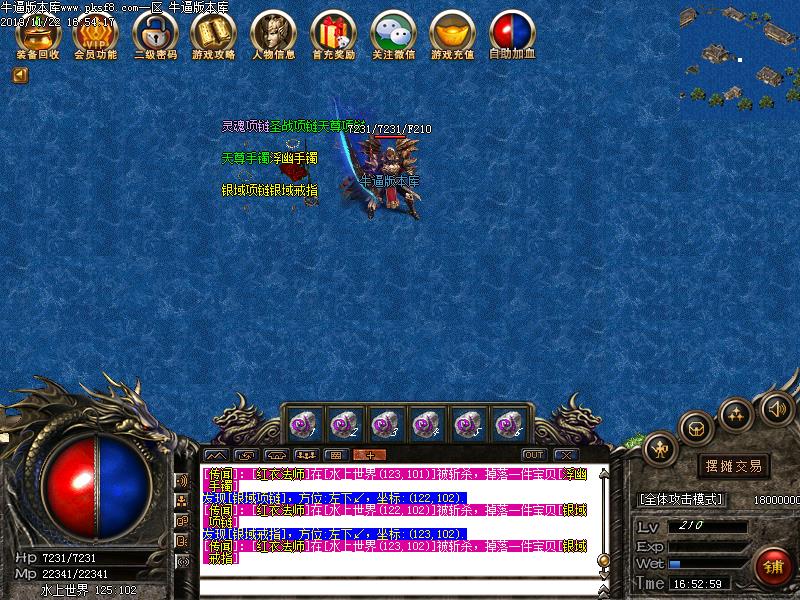Open the 摆摊交易 stall trading button
The width and height of the screenshot is (800, 600).
[733, 466]
